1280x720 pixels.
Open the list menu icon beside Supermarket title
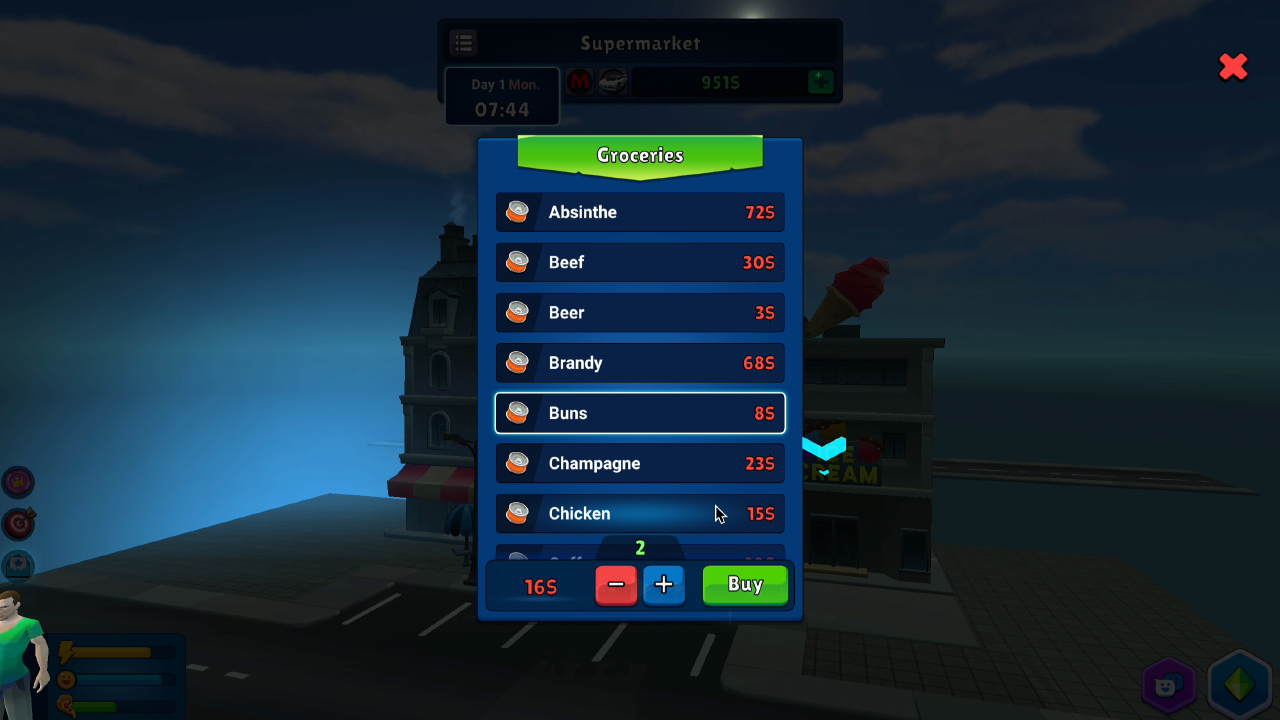pos(463,43)
